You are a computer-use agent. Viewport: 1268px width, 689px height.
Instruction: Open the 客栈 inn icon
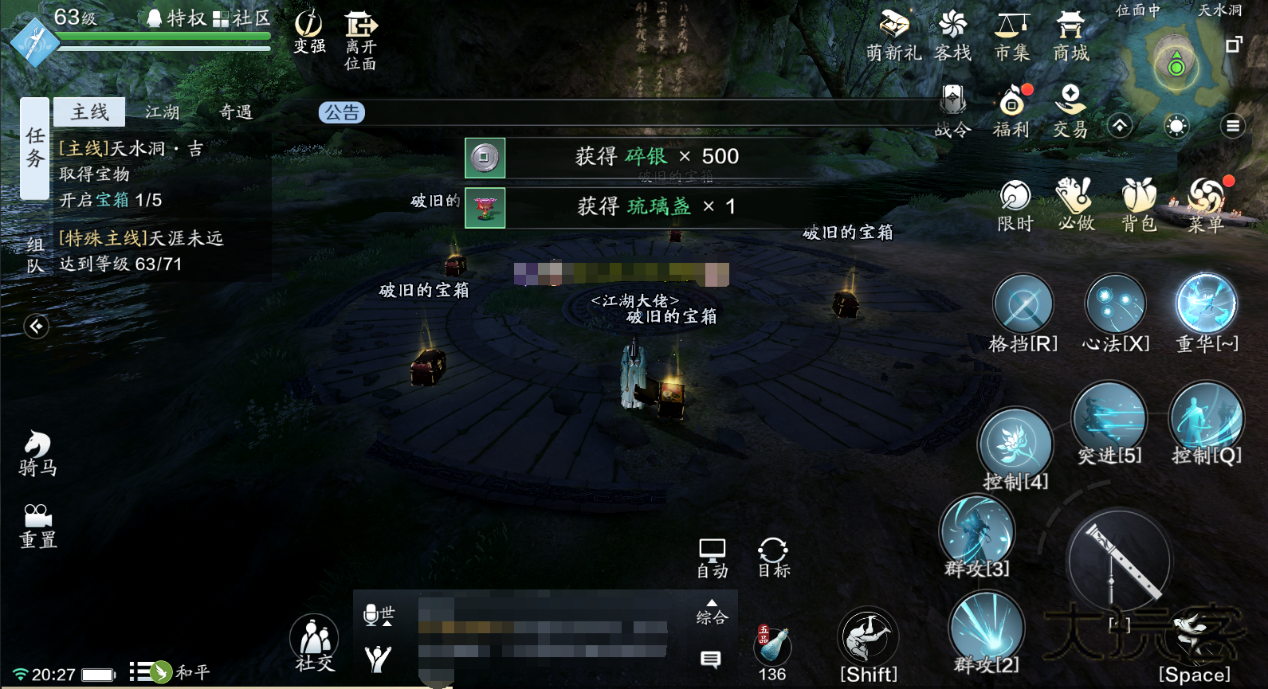tap(952, 35)
